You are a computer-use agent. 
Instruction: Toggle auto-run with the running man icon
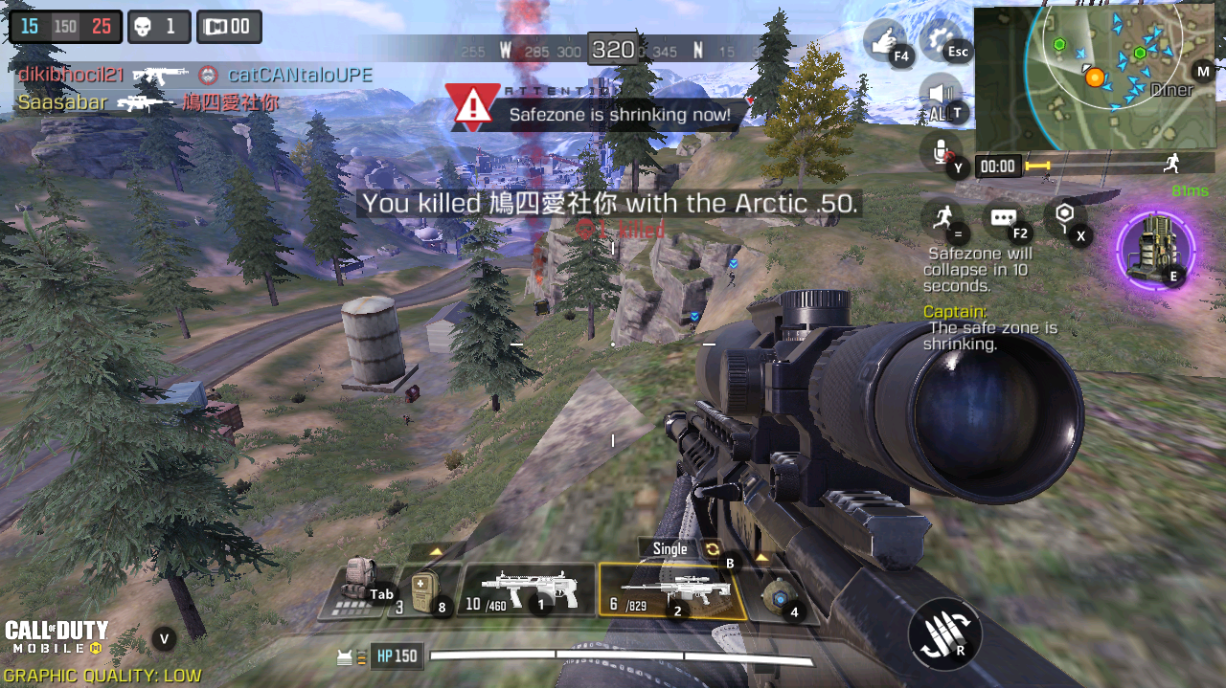pos(941,217)
